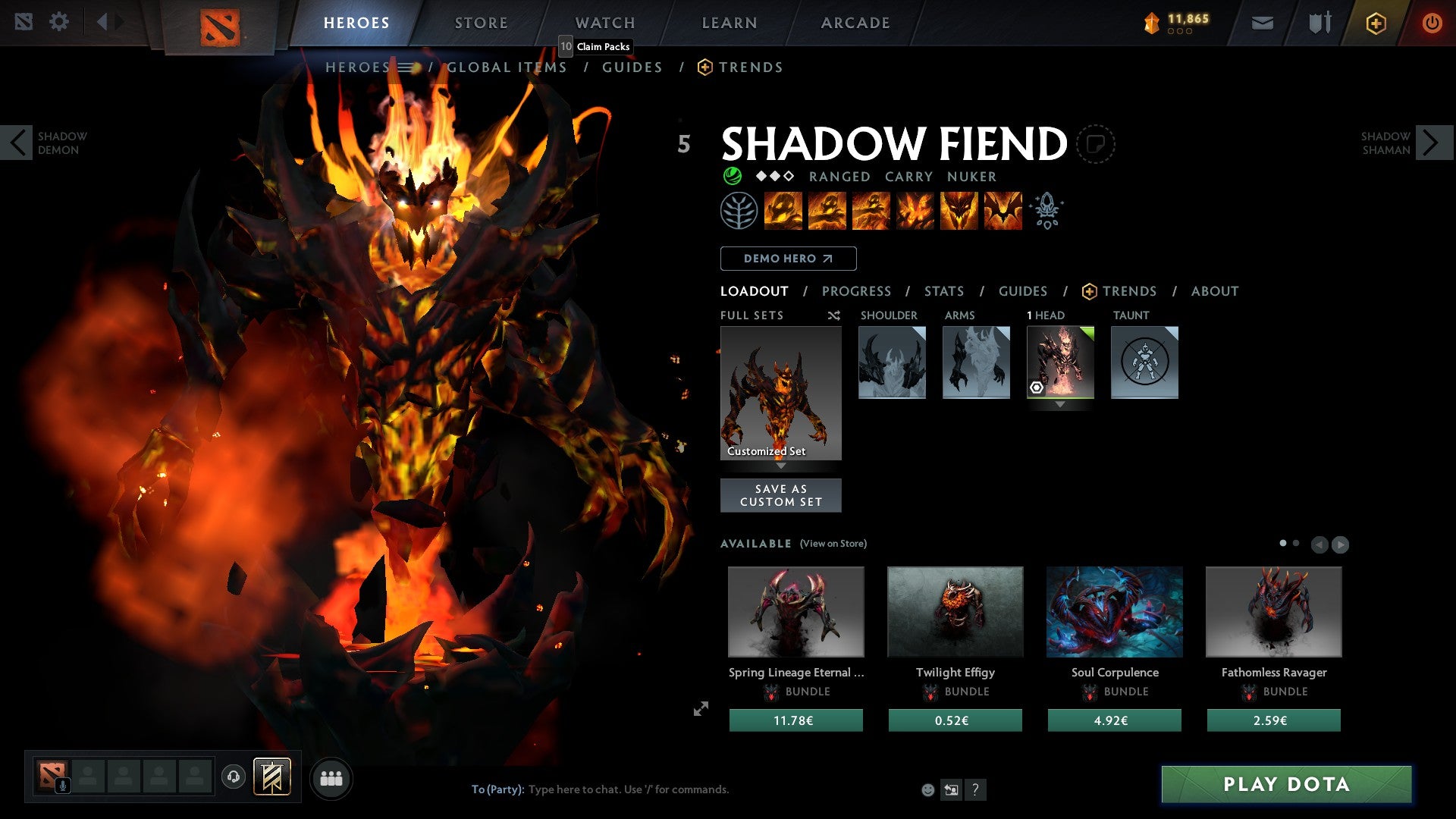The image size is (1456, 819).
Task: Open the View on Store link
Action: pos(832,544)
